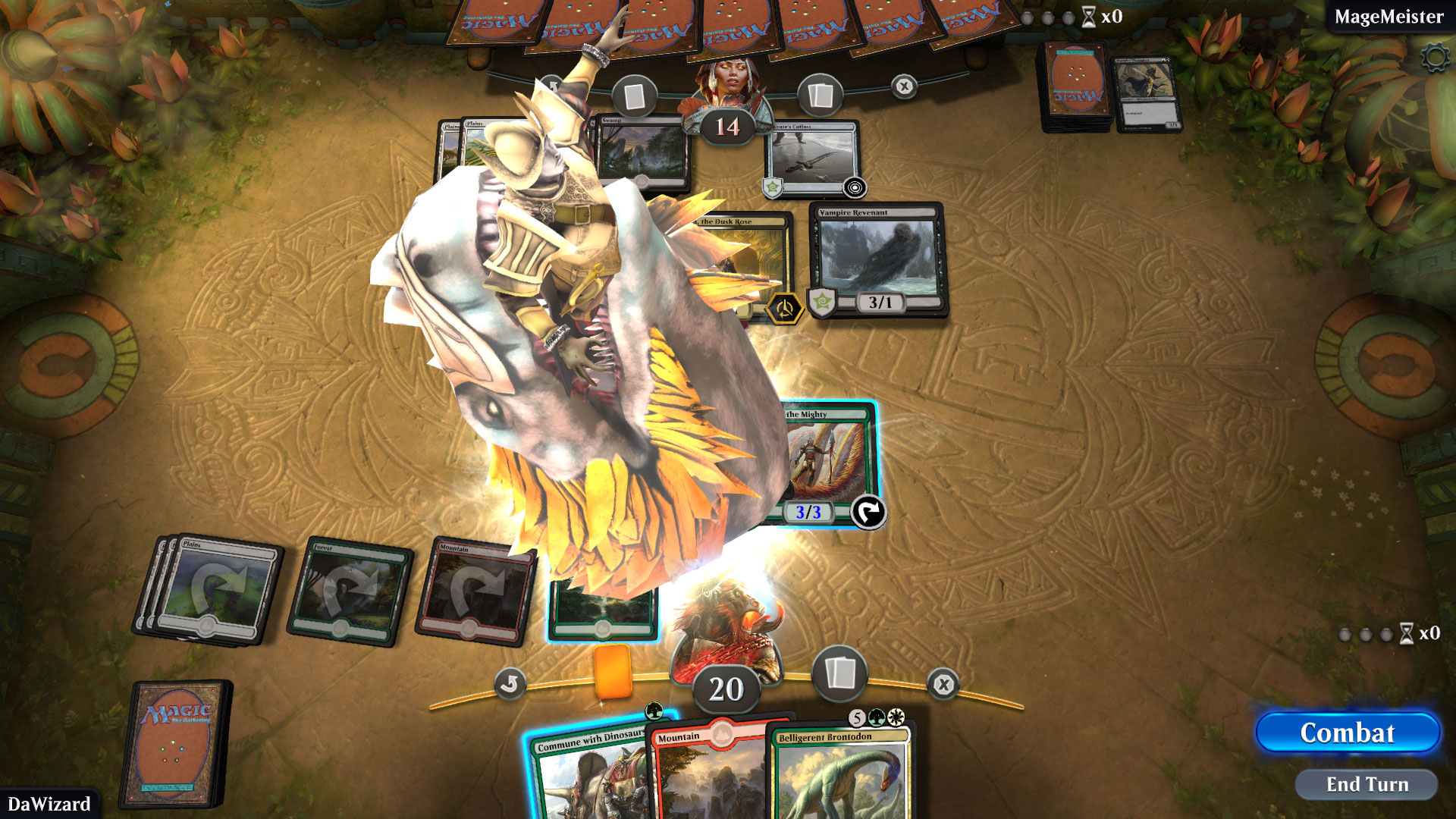
Task: Open the opponent's exile zone X icon
Action: click(x=902, y=86)
